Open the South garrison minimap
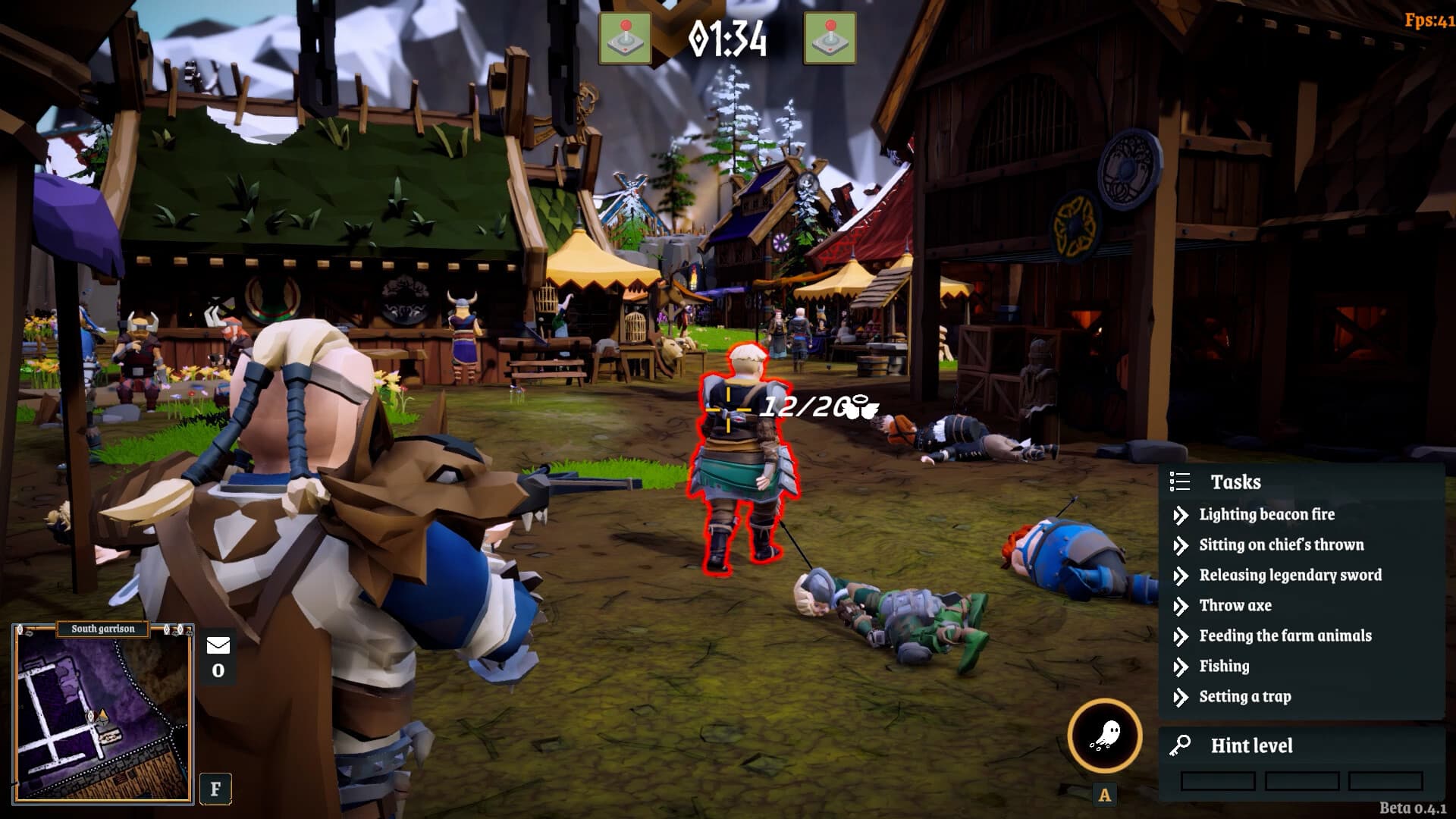The height and width of the screenshot is (819, 1456). [x=102, y=714]
